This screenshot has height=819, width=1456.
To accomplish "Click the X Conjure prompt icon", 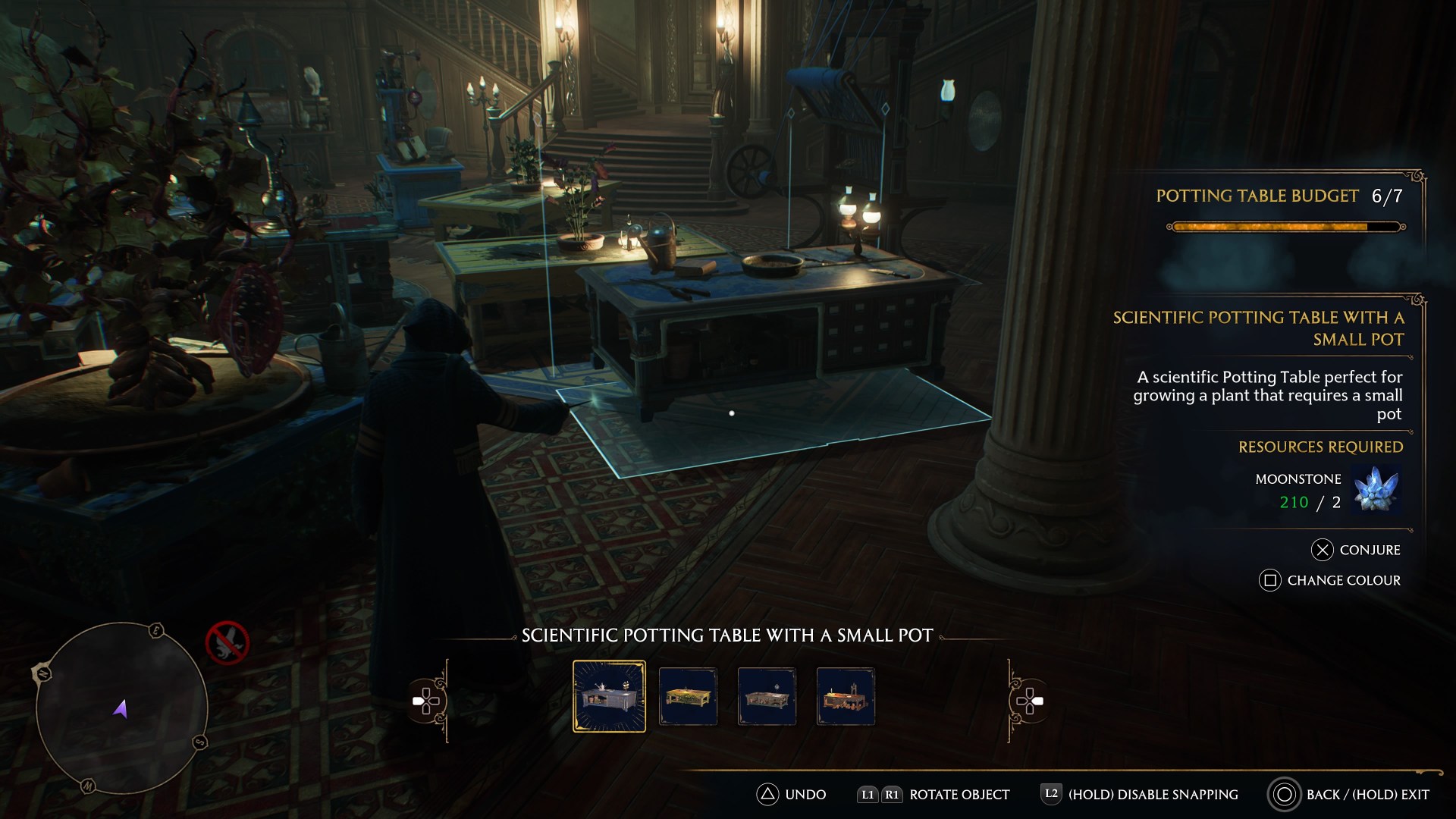I will click(1323, 550).
